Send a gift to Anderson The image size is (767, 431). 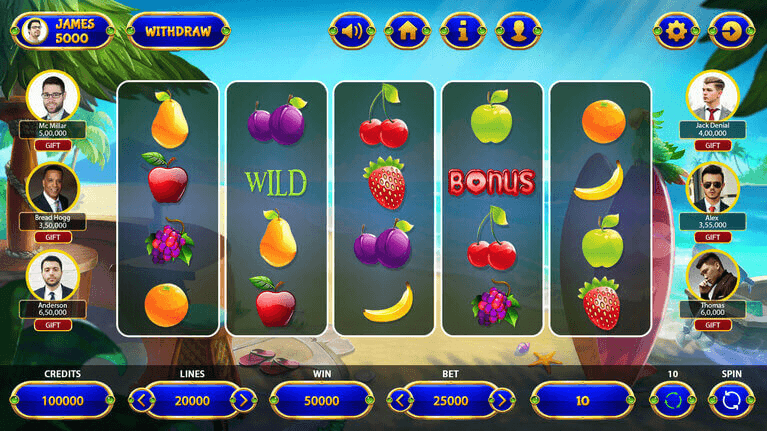(x=53, y=325)
